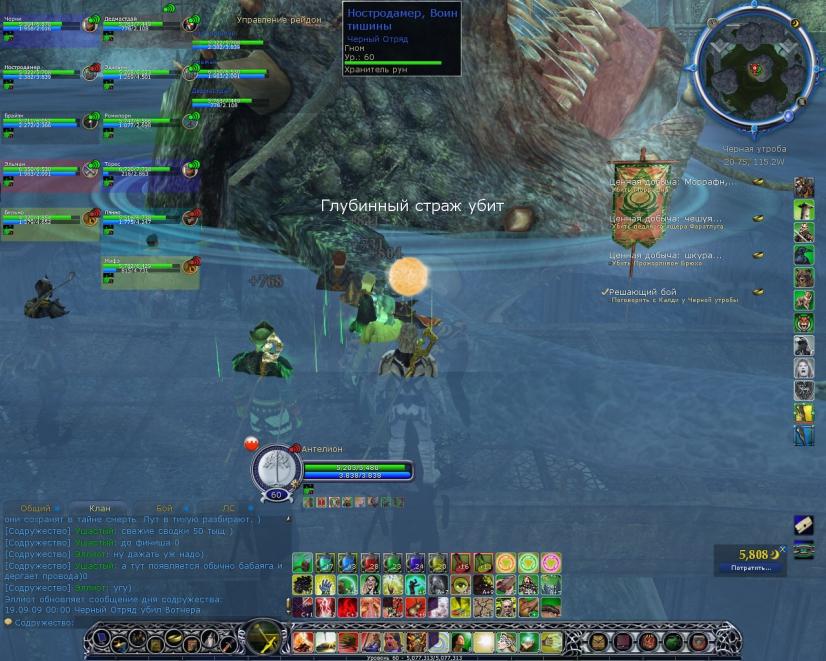The image size is (826, 661).
Task: Open the Управление рейдом raid management
Action: click(279, 20)
